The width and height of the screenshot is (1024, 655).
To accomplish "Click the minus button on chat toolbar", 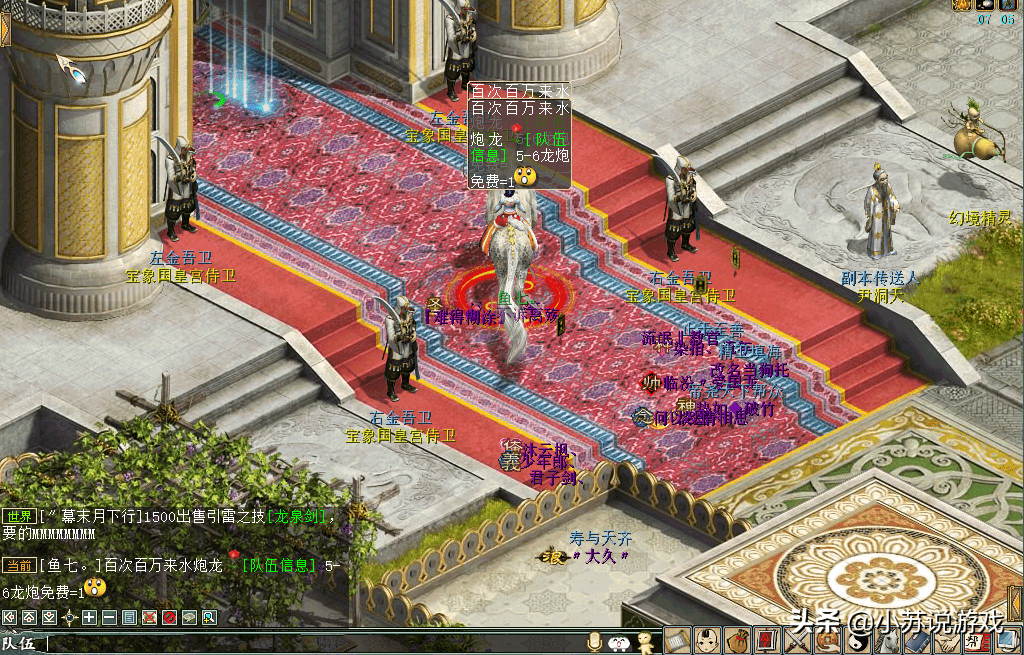I will pos(109,617).
